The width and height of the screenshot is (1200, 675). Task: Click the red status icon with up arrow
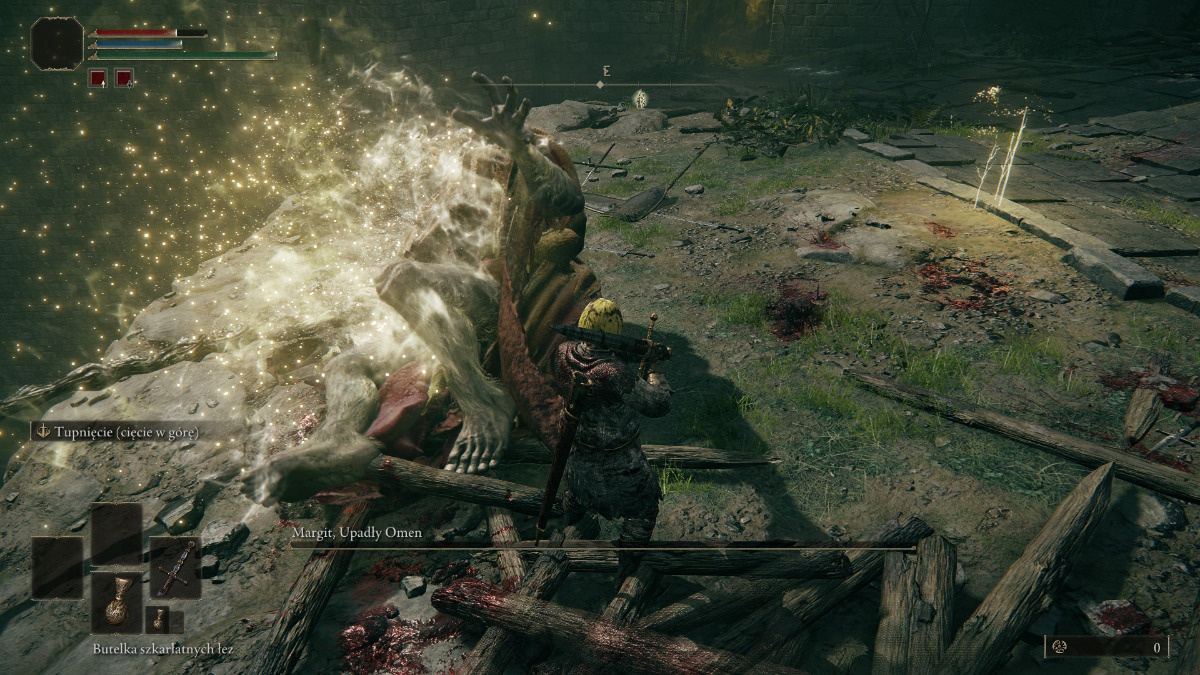(x=98, y=77)
